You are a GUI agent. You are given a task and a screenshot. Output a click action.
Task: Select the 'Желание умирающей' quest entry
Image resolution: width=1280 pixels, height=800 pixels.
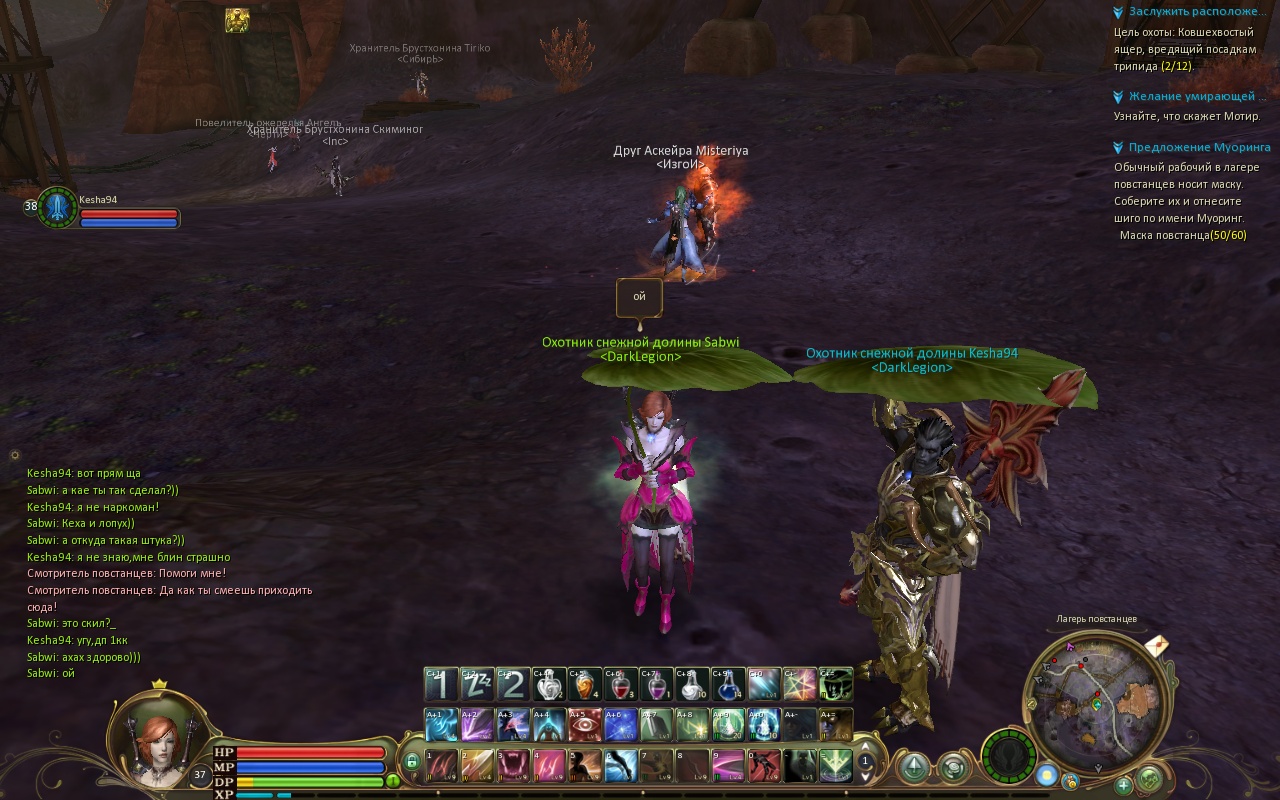point(1191,96)
